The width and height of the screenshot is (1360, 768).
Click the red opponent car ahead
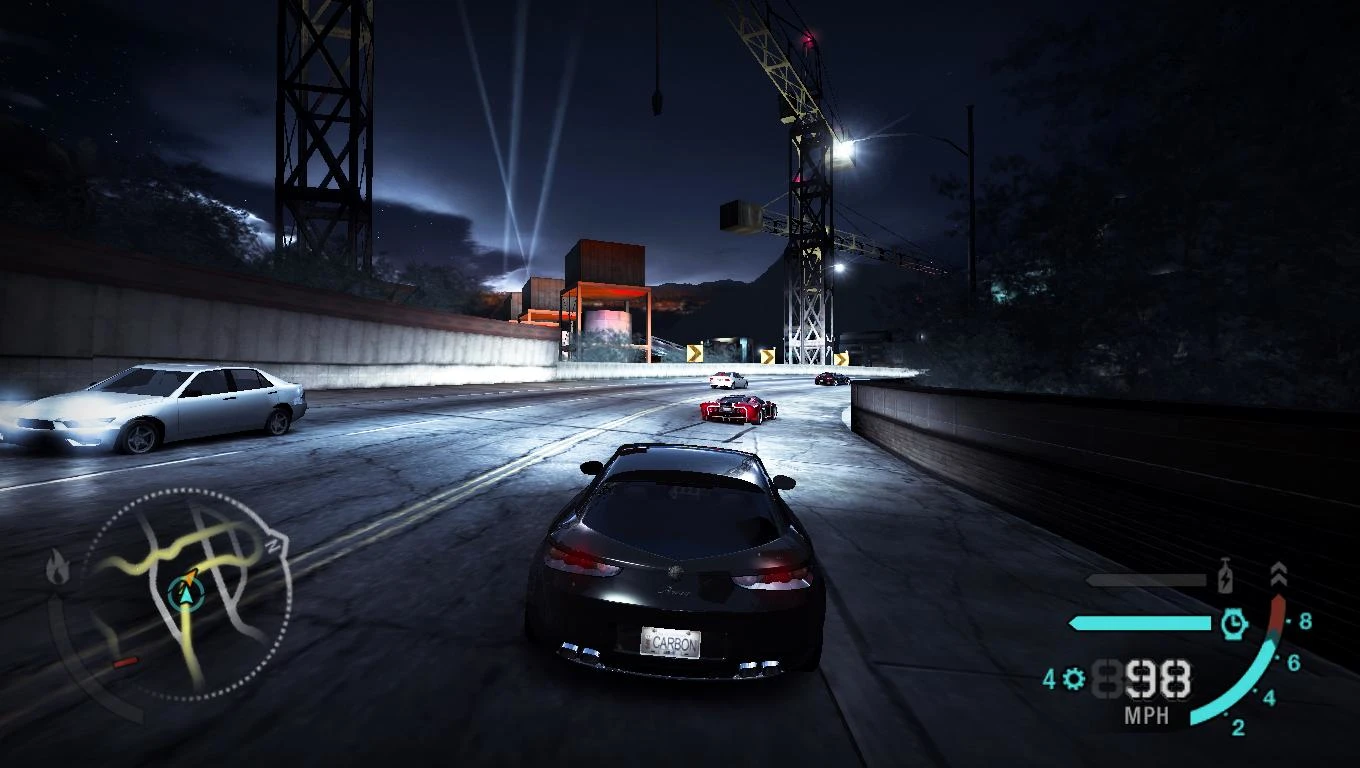pos(735,410)
